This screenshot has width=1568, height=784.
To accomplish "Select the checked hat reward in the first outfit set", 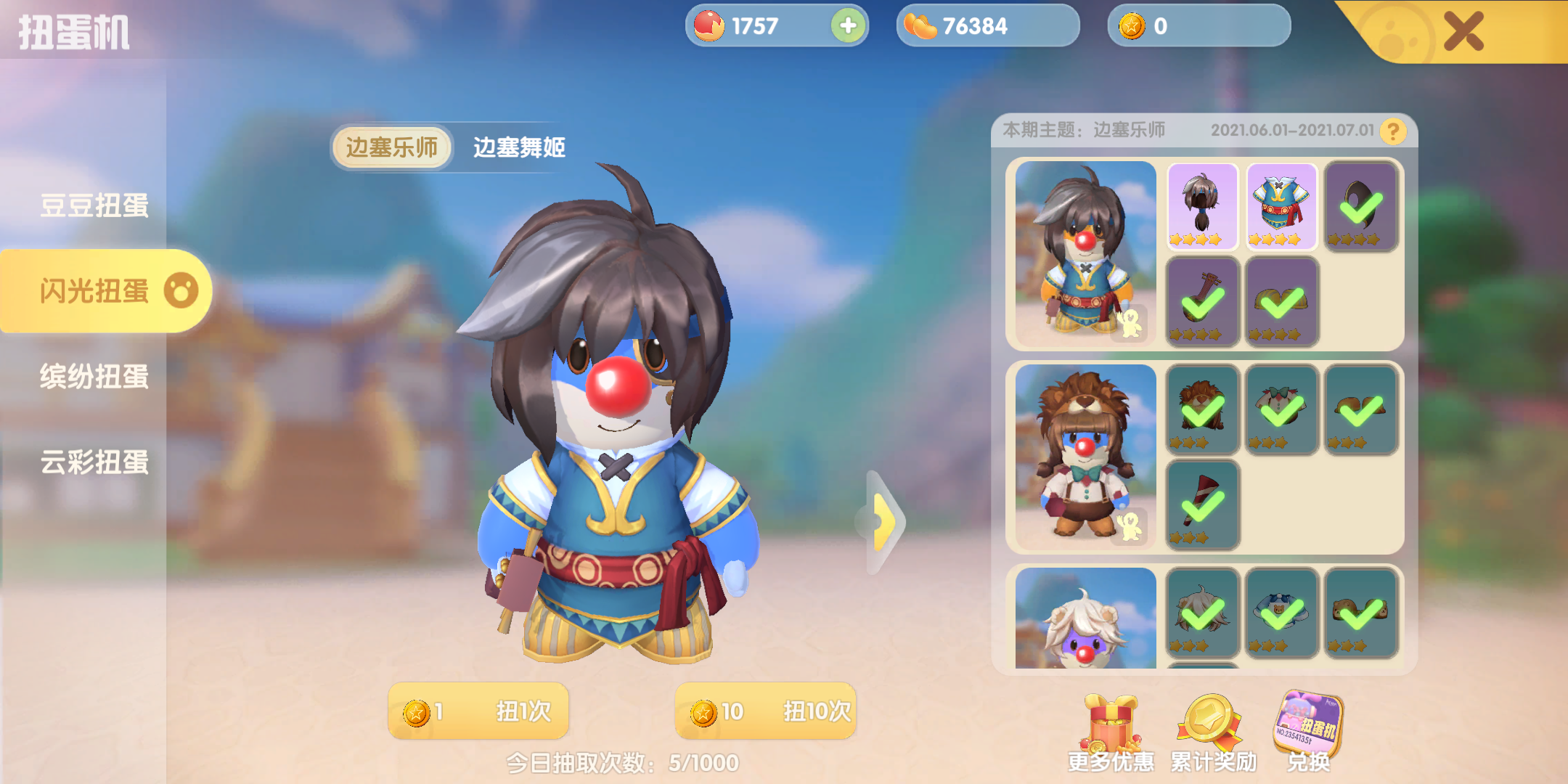I will [1360, 207].
